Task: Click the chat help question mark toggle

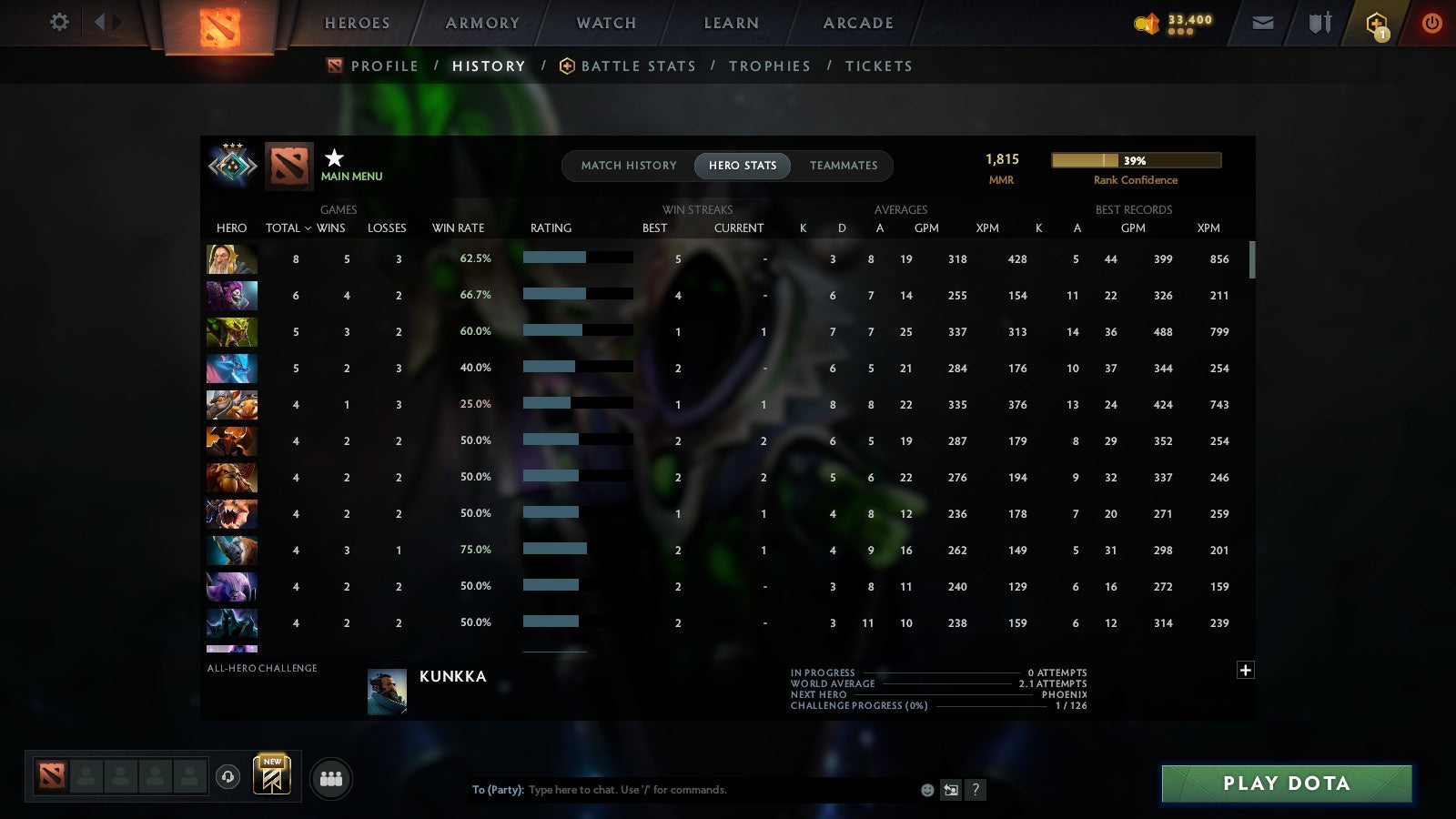Action: tap(976, 790)
